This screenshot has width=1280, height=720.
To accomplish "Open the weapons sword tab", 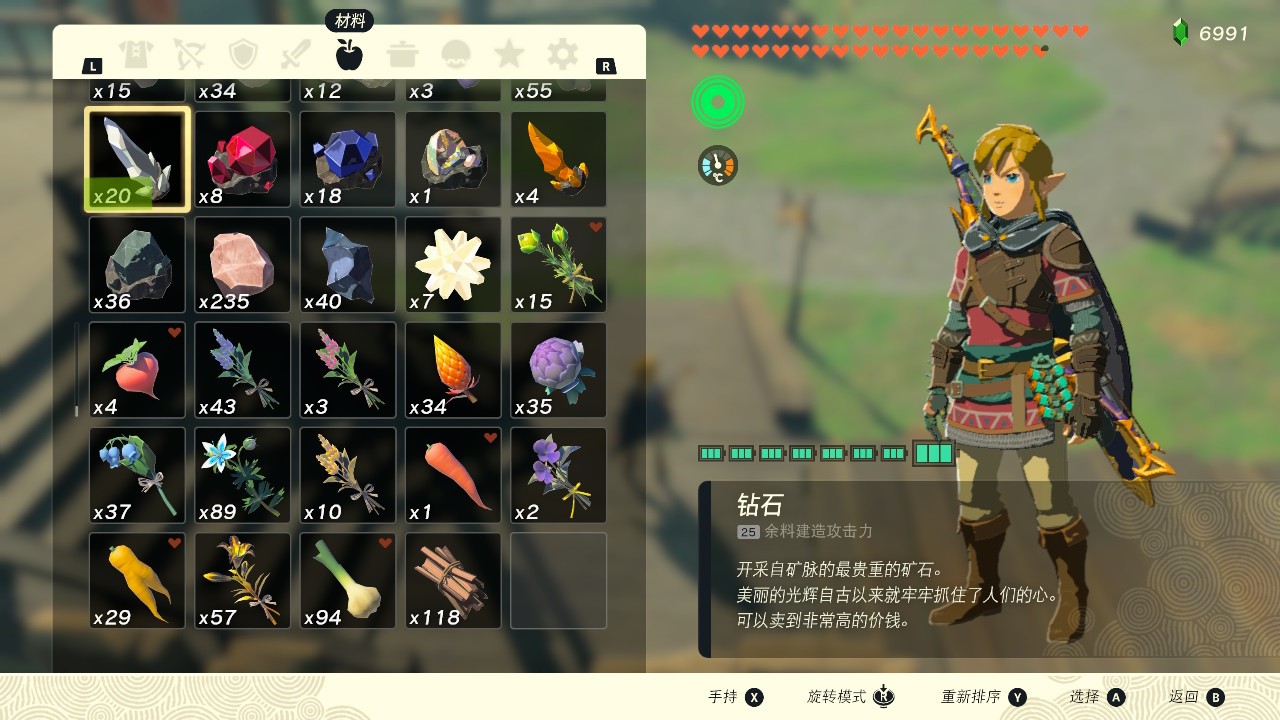I will point(296,54).
